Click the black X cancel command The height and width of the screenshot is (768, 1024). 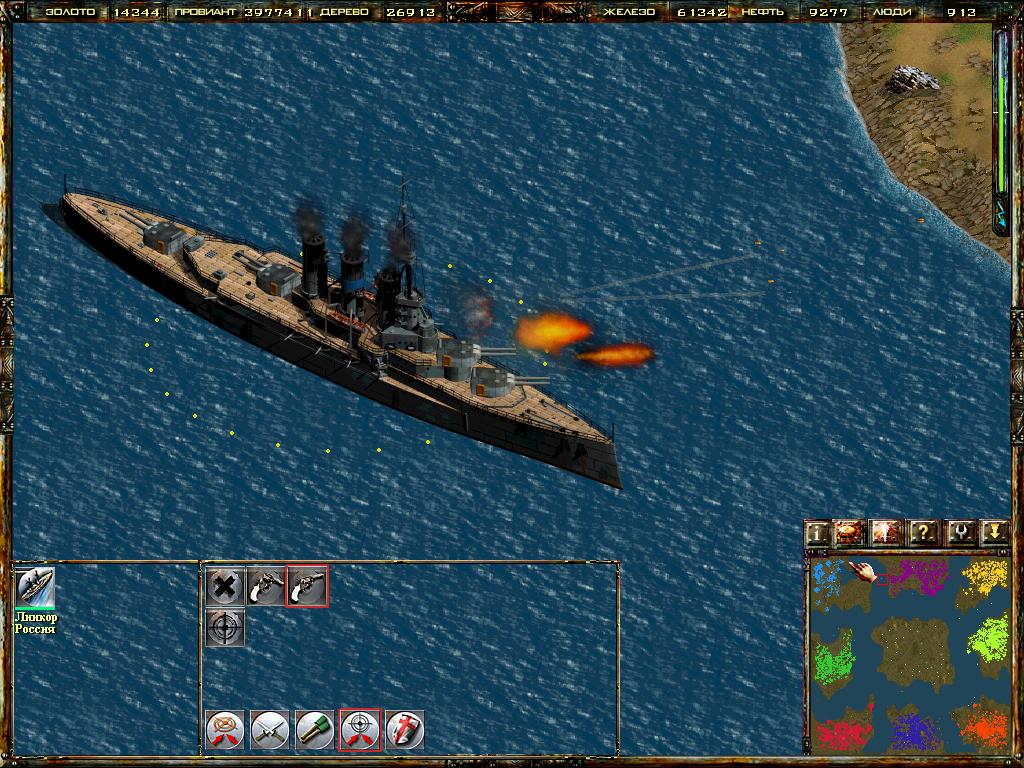click(x=225, y=586)
